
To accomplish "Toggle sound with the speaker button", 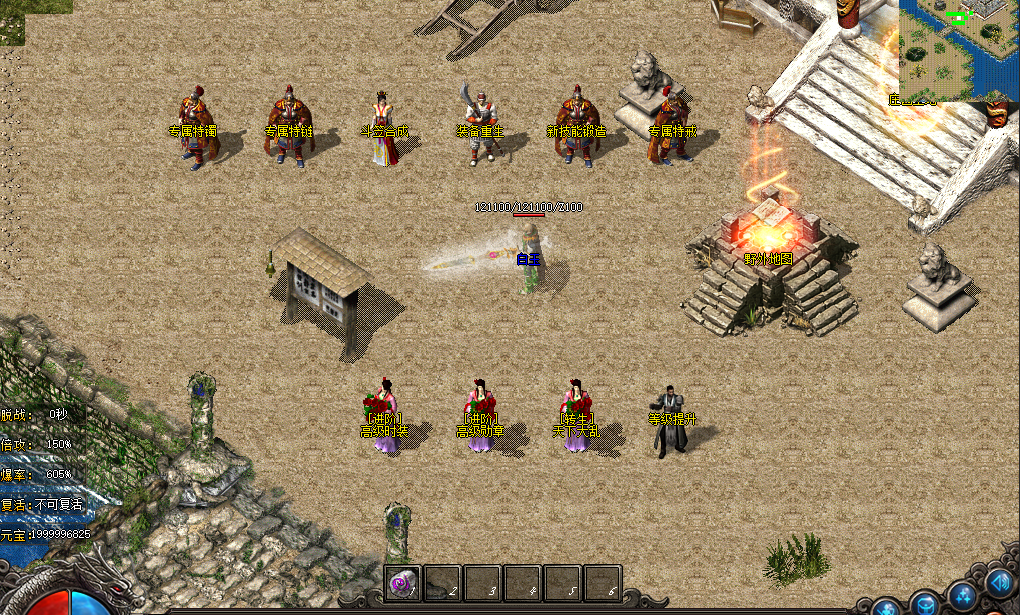I will [999, 582].
